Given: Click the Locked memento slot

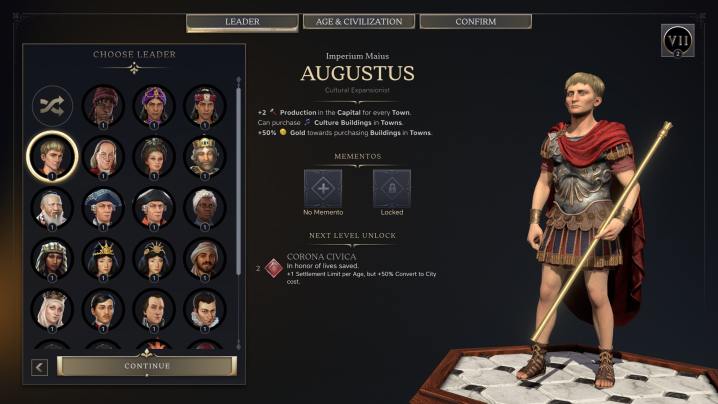Looking at the screenshot, I should [392, 188].
